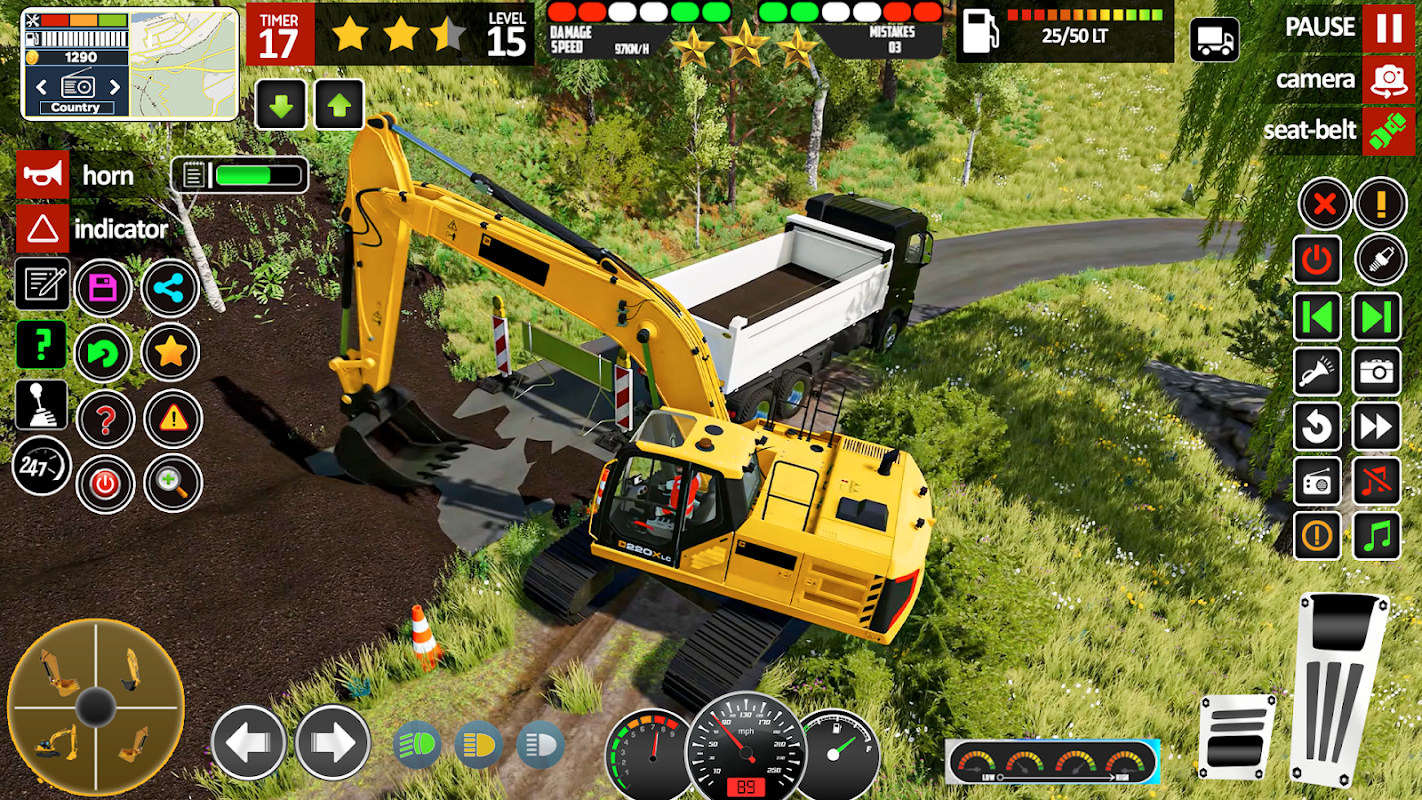Sound the horn button

43,175
